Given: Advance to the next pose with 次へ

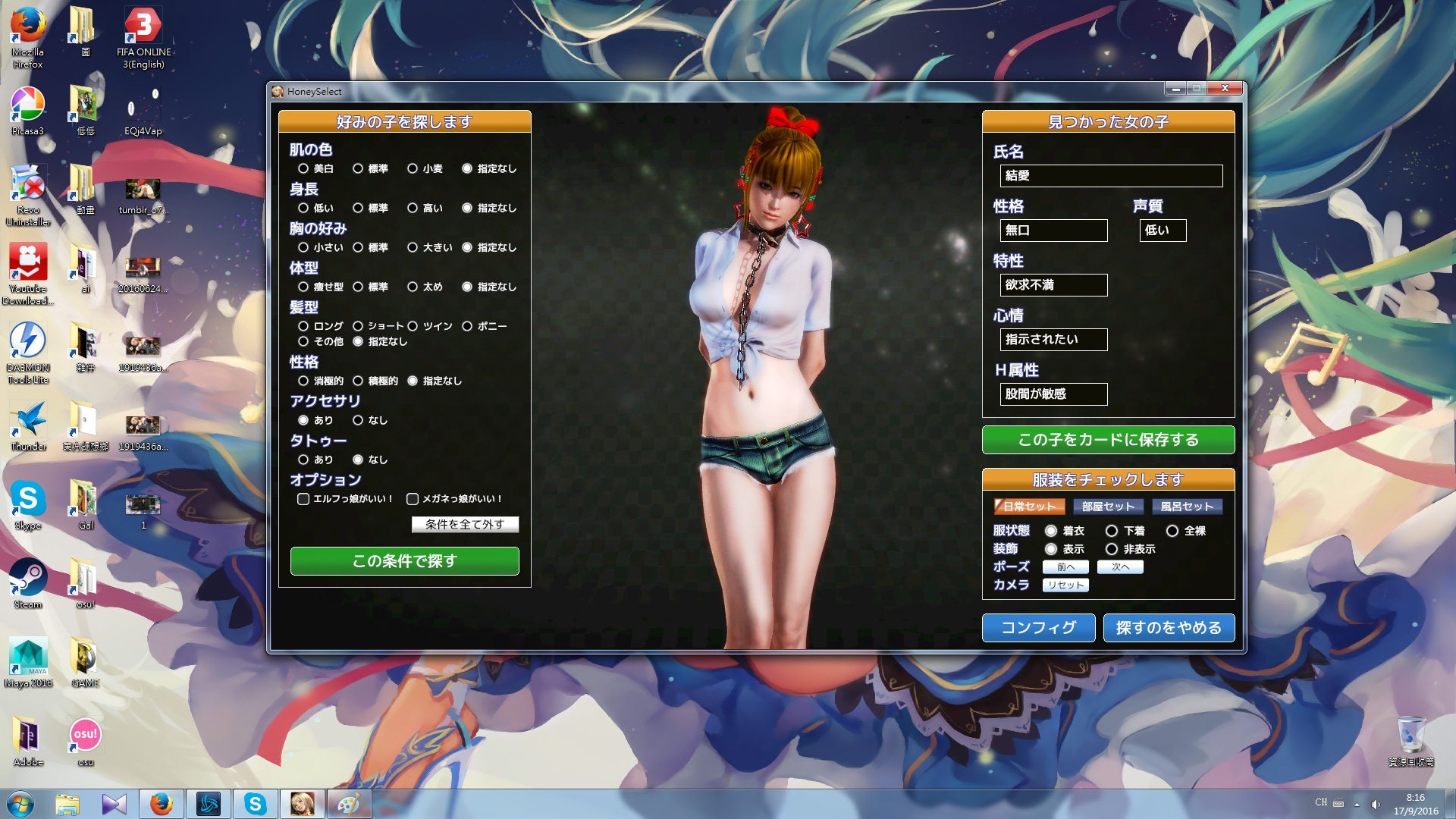Looking at the screenshot, I should coord(1120,567).
